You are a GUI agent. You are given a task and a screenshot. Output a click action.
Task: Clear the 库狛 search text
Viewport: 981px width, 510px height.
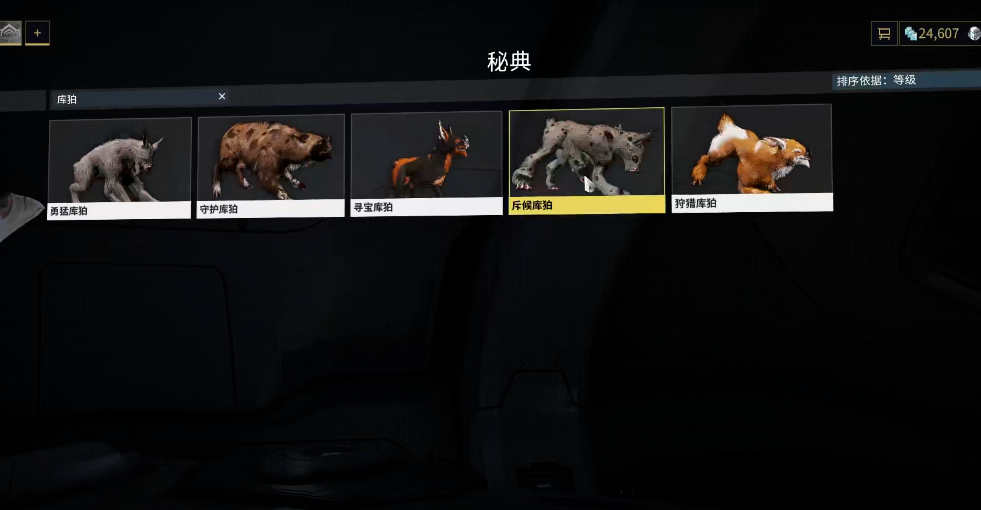pyautogui.click(x=222, y=96)
